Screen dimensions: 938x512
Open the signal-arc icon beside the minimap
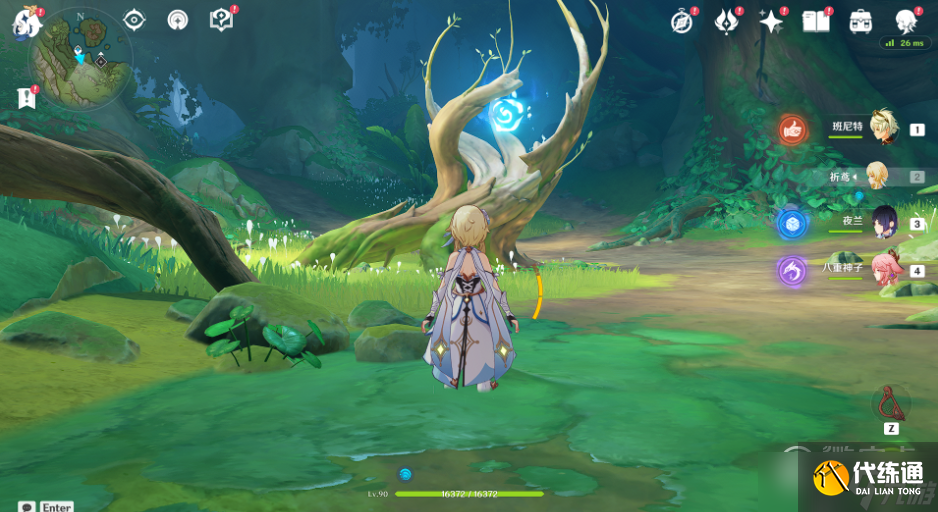pos(177,20)
